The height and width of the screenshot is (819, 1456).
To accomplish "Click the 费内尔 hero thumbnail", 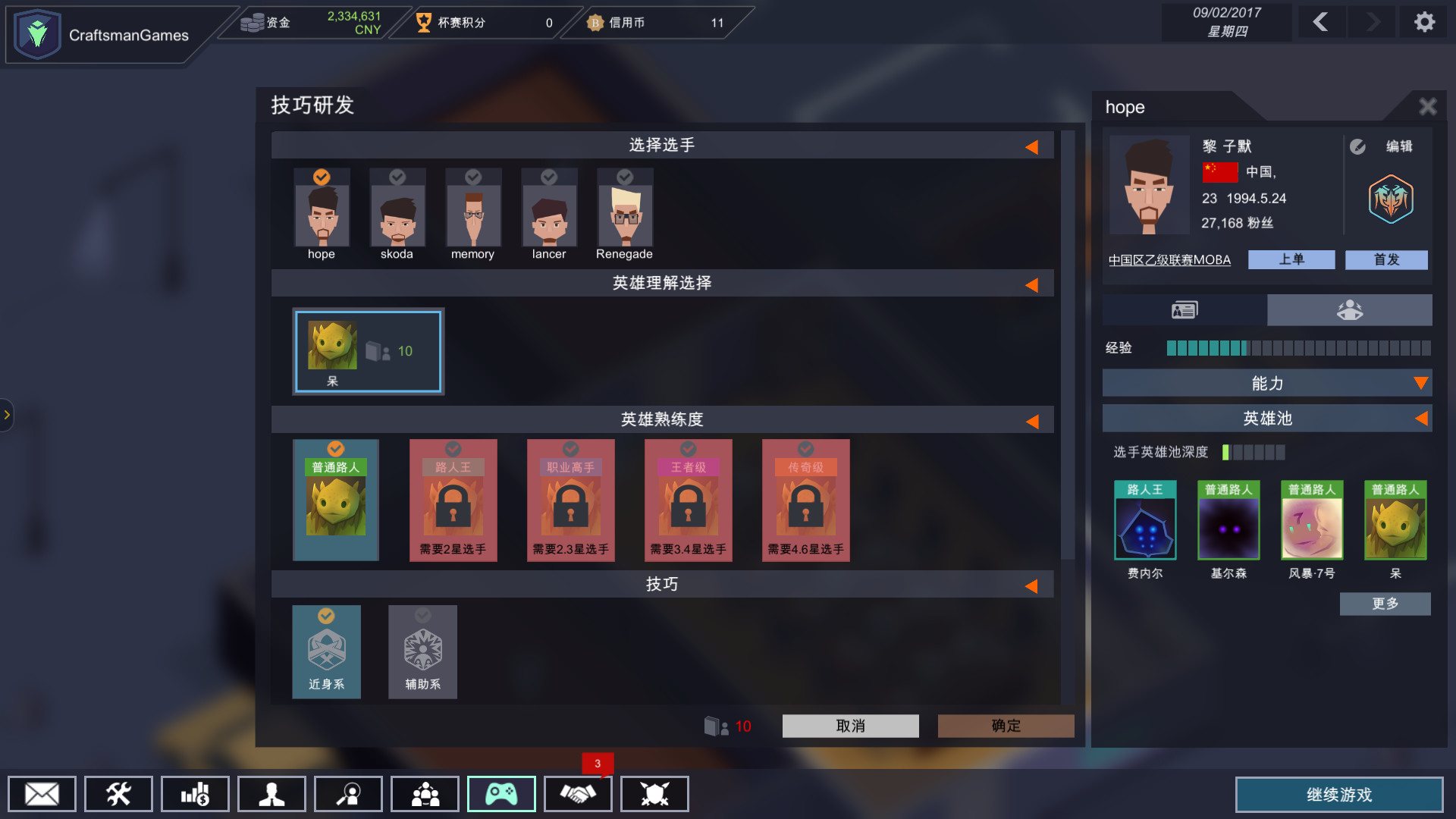I will click(1144, 520).
